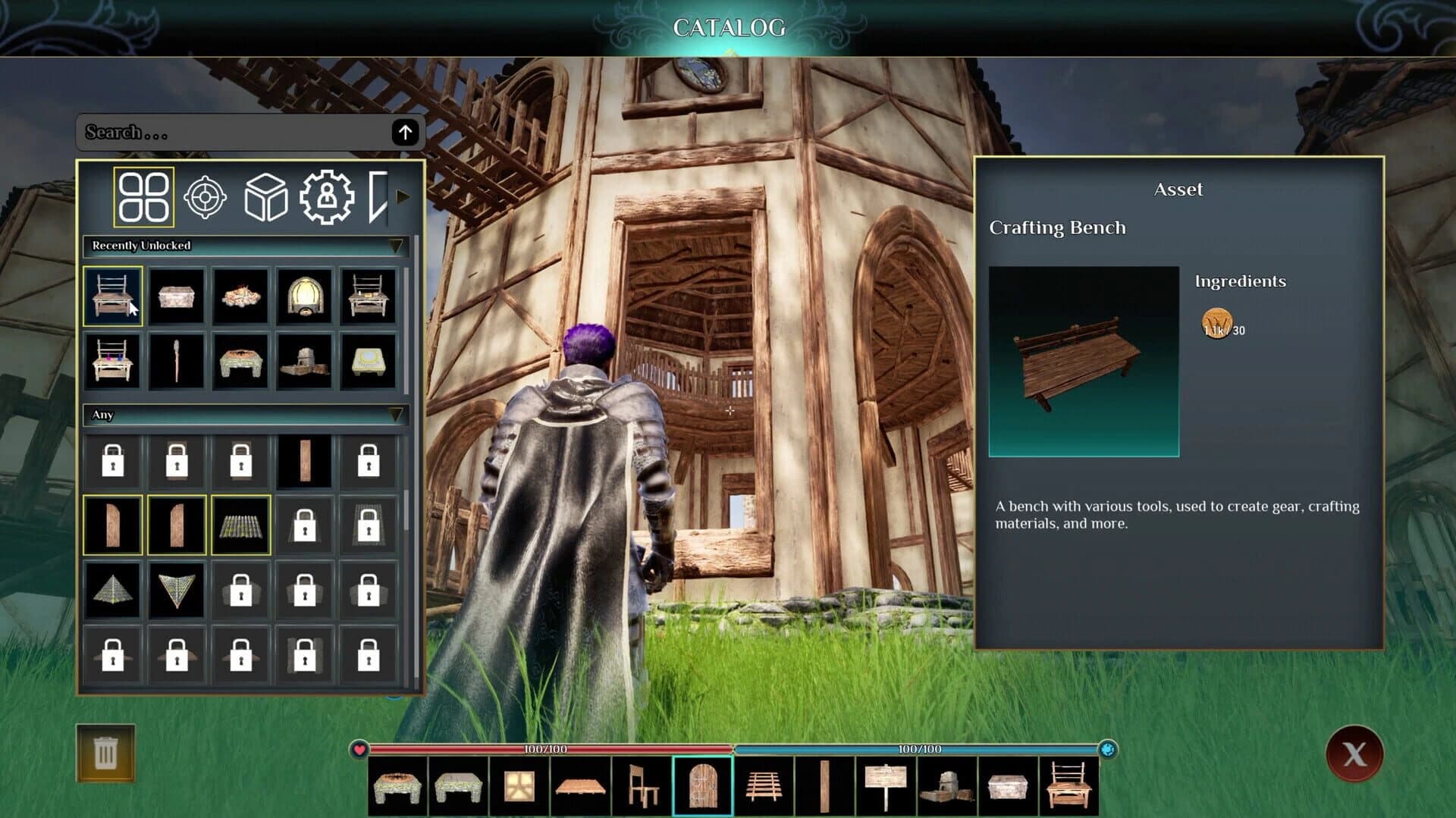1456x818 pixels.
Task: Click the right arrow to reveal more categories
Action: click(x=403, y=196)
